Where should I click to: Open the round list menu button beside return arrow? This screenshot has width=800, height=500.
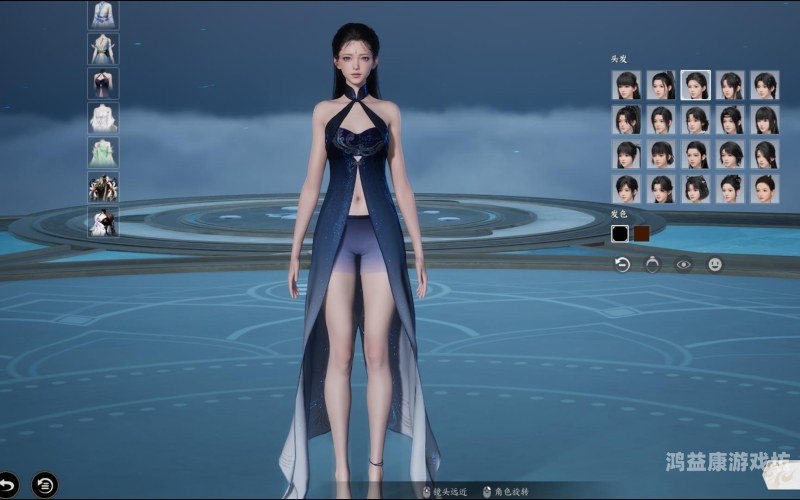pos(44,485)
